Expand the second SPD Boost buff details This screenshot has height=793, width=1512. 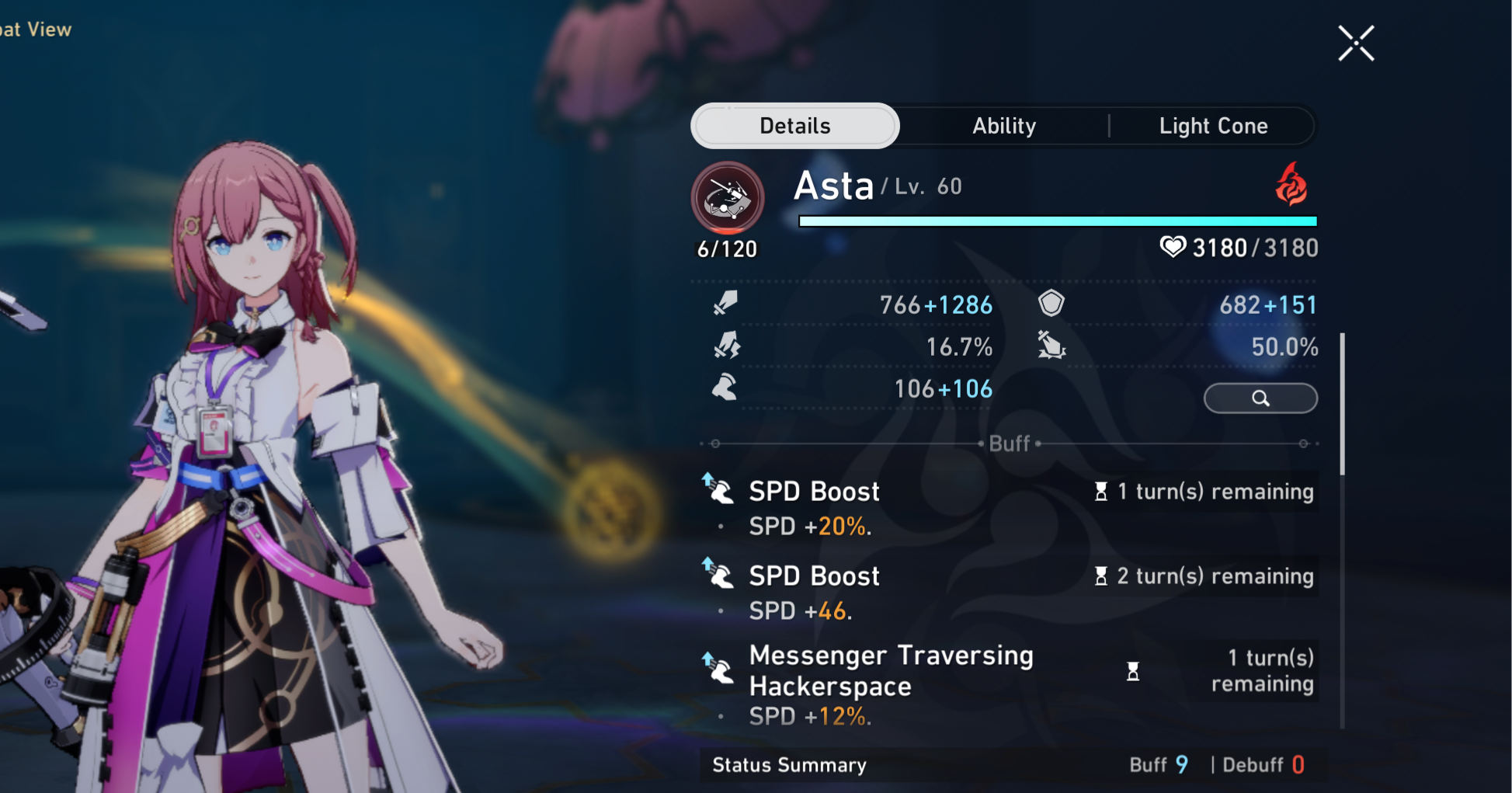click(x=813, y=576)
